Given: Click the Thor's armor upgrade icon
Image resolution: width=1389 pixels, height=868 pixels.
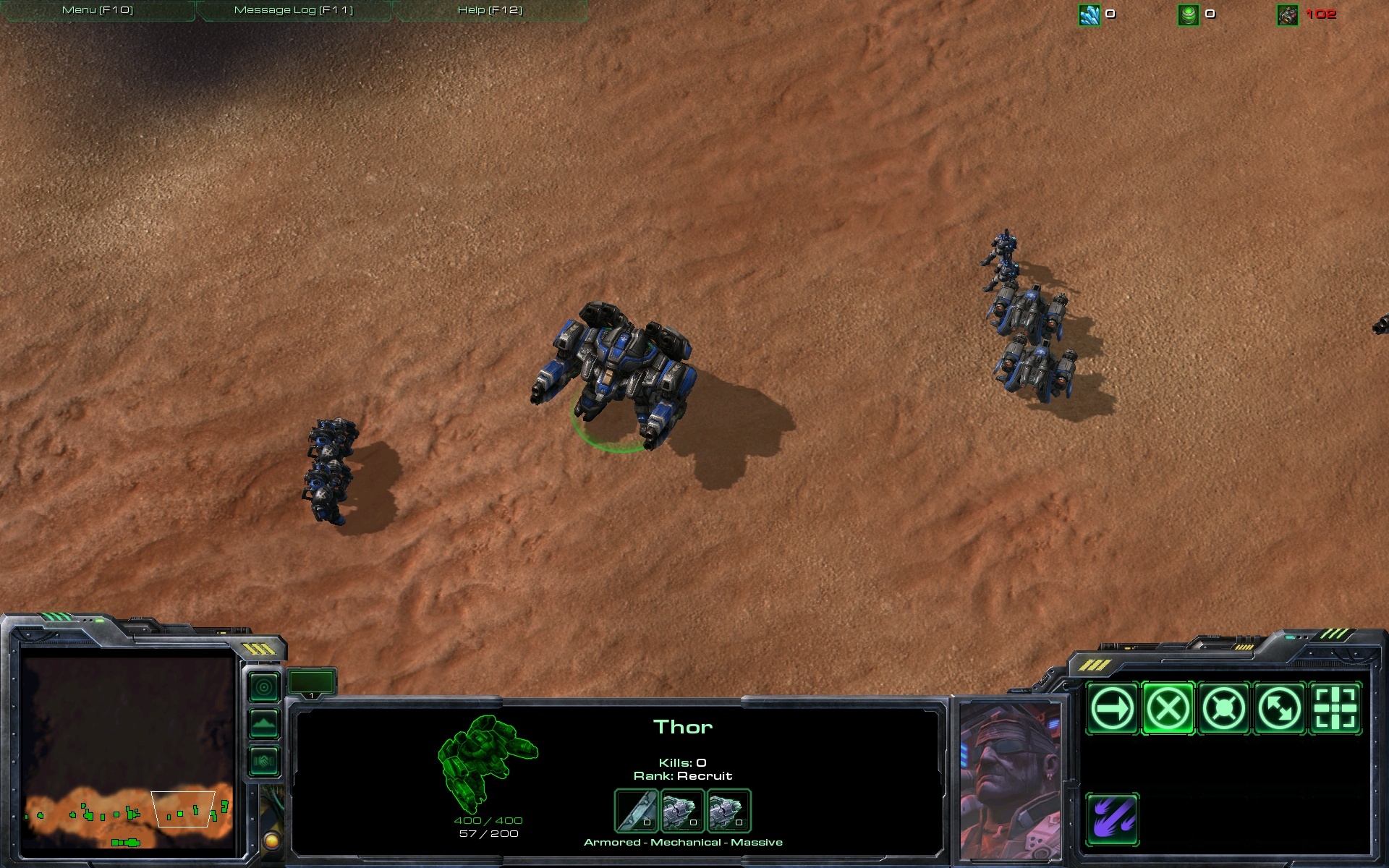Looking at the screenshot, I should [637, 812].
